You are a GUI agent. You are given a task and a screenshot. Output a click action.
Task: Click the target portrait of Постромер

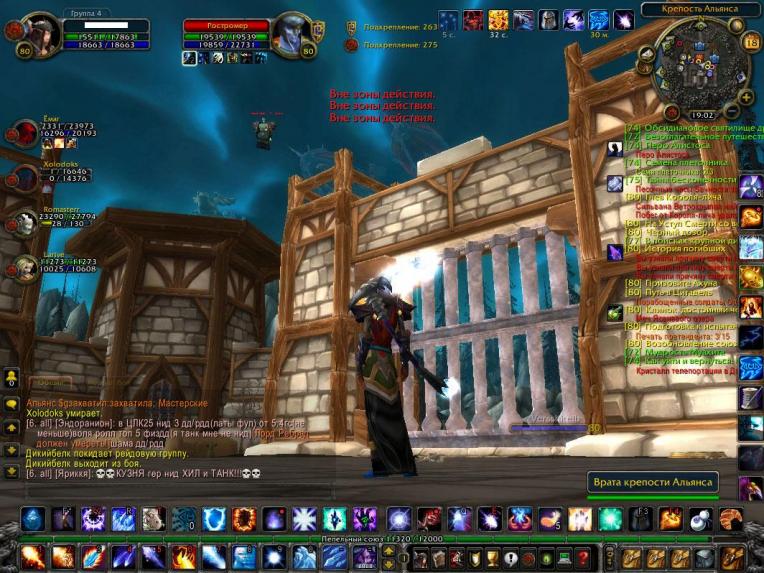pos(290,36)
